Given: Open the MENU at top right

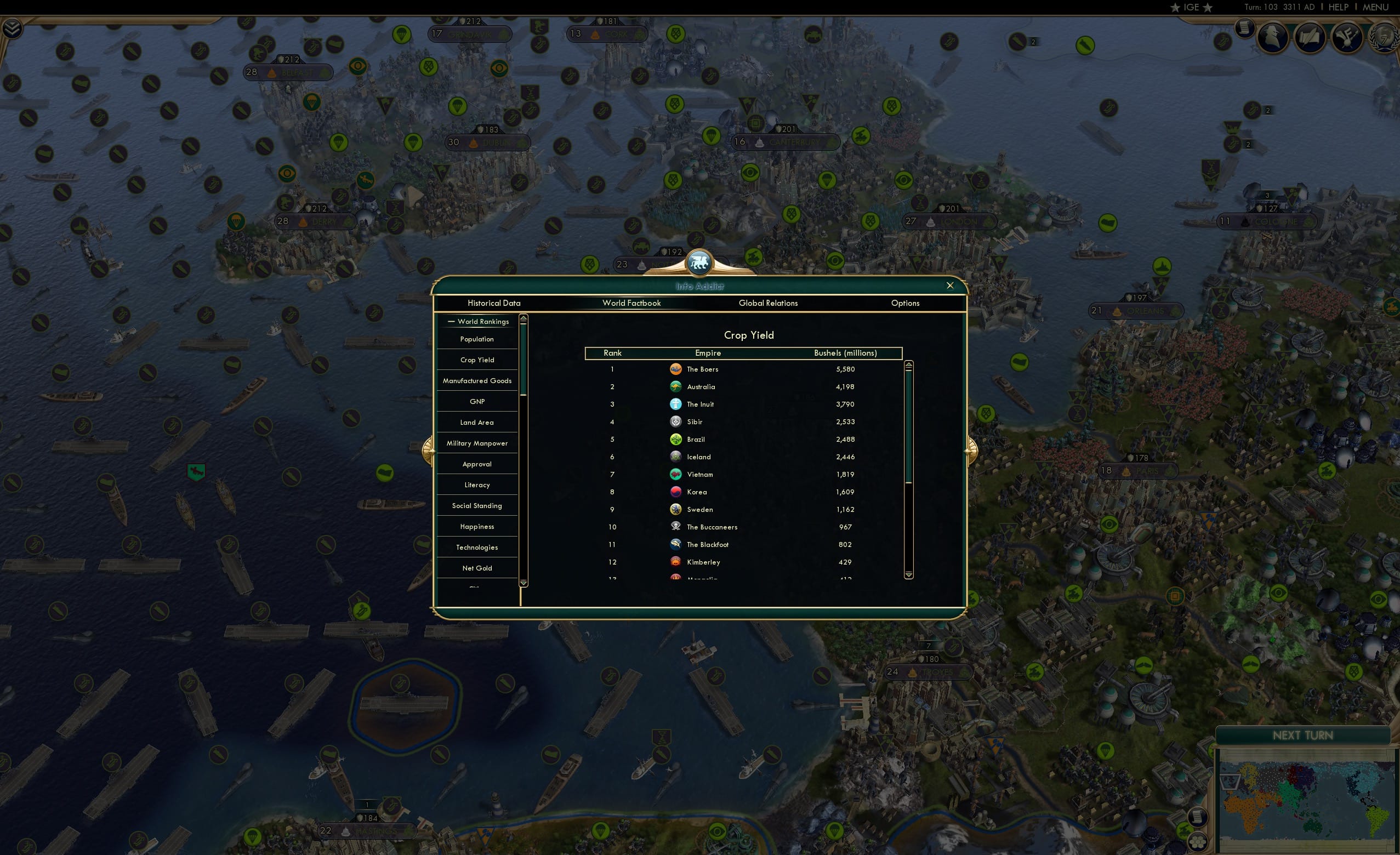Looking at the screenshot, I should click(1375, 7).
